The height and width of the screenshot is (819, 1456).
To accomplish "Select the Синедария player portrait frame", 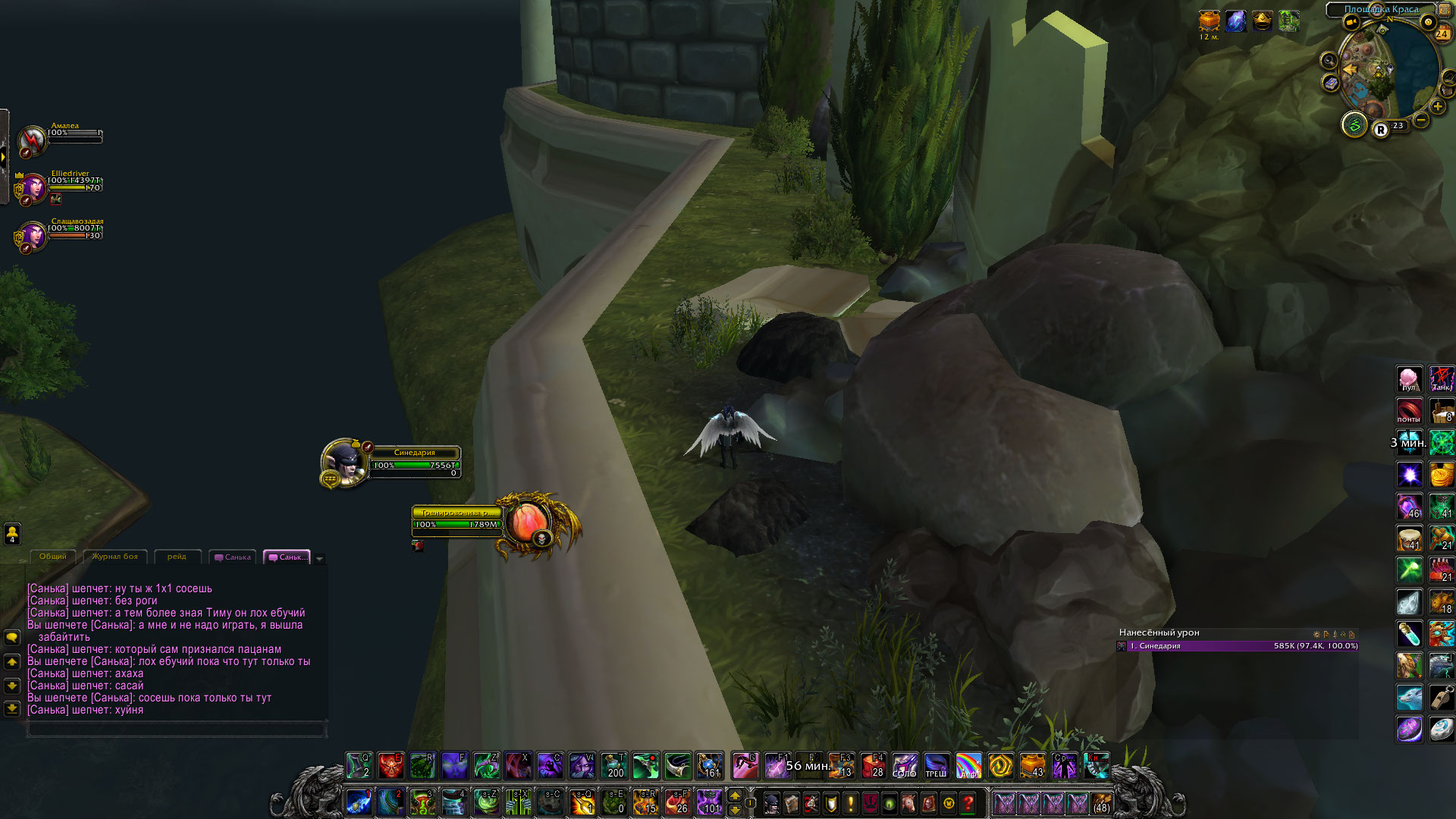I will 344,462.
